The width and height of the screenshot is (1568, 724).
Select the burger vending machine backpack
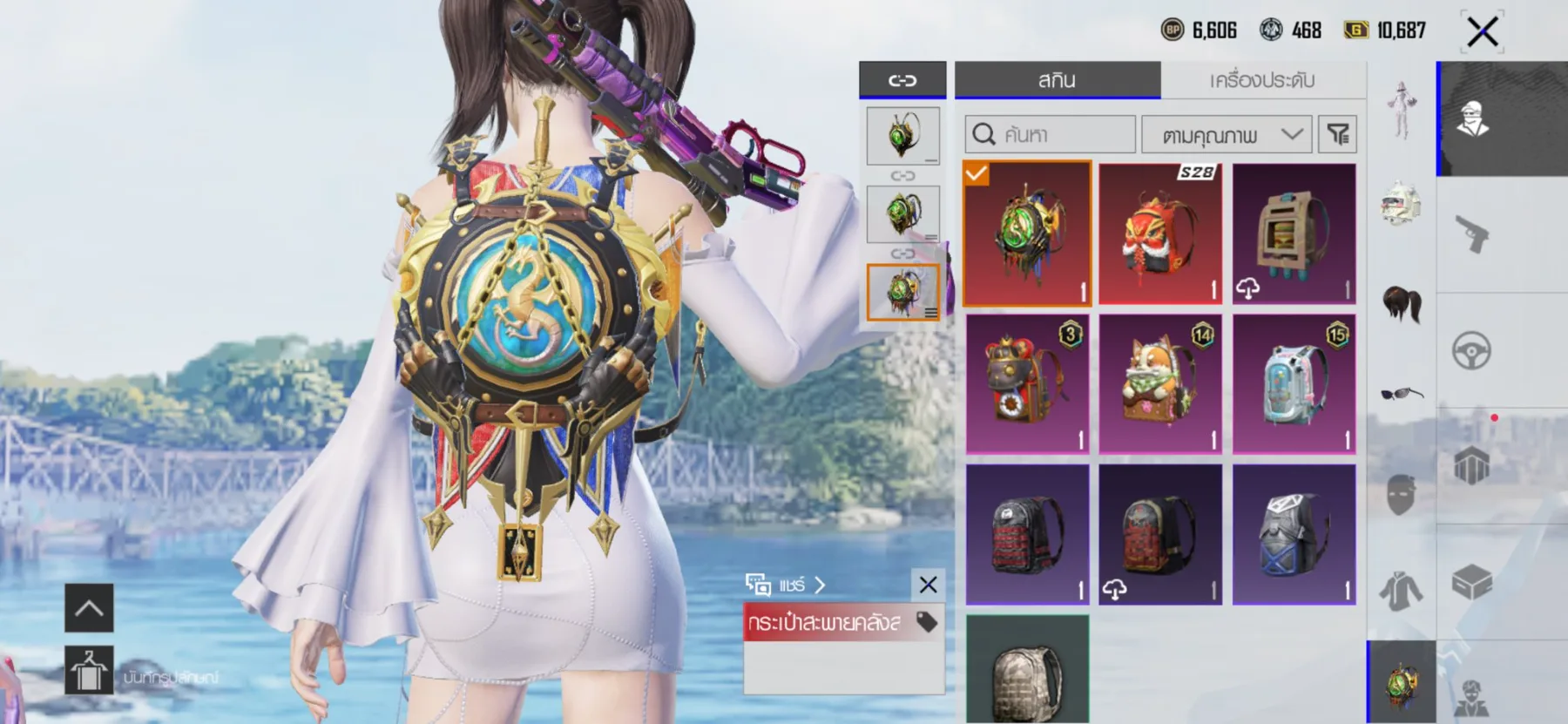1294,233
